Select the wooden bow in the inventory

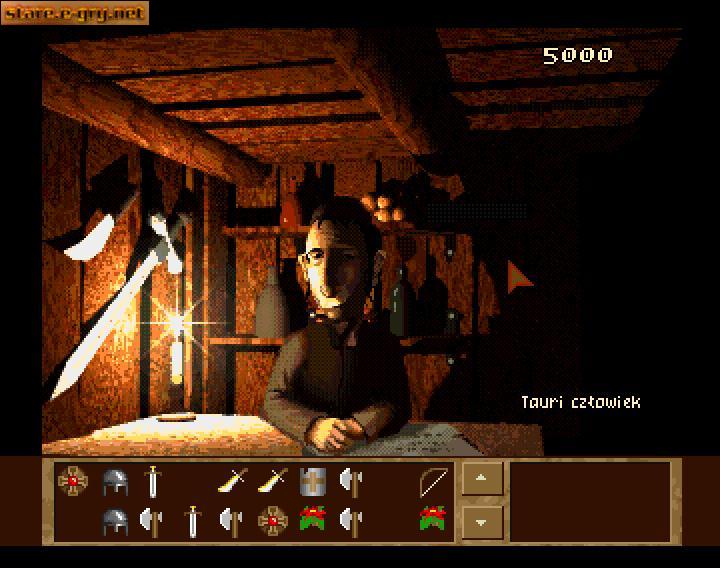click(433, 482)
